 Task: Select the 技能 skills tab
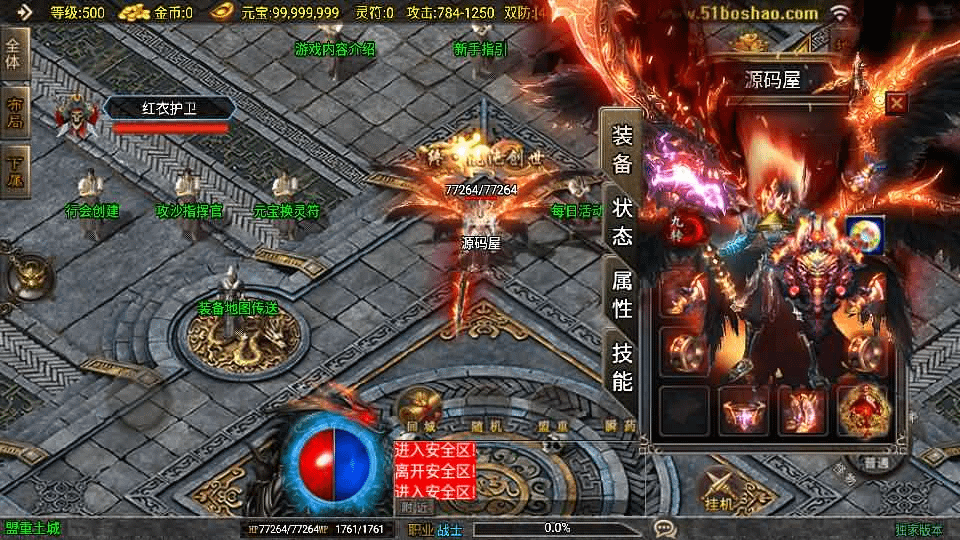click(622, 366)
